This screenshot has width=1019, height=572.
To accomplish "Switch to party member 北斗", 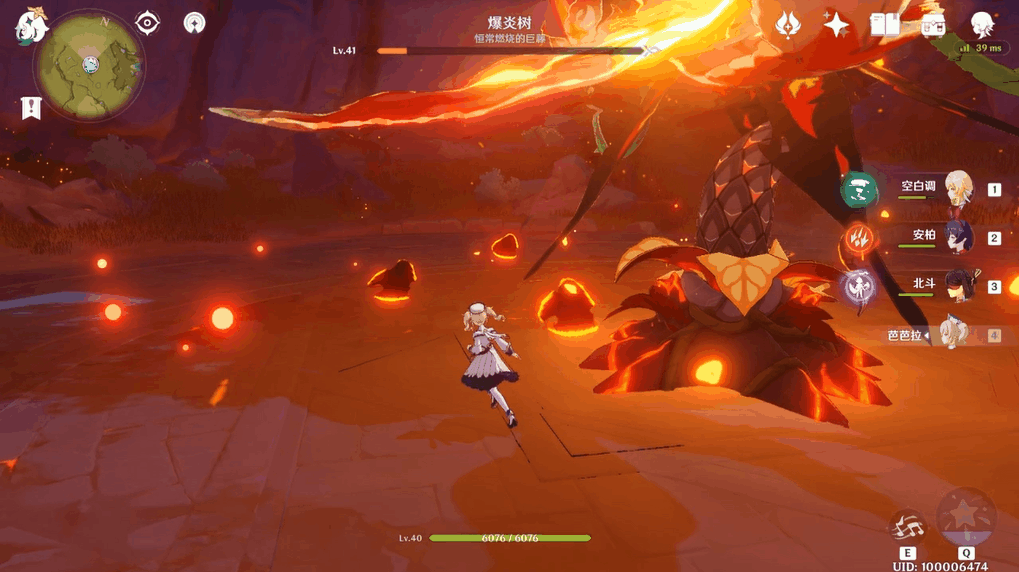I will point(958,286).
